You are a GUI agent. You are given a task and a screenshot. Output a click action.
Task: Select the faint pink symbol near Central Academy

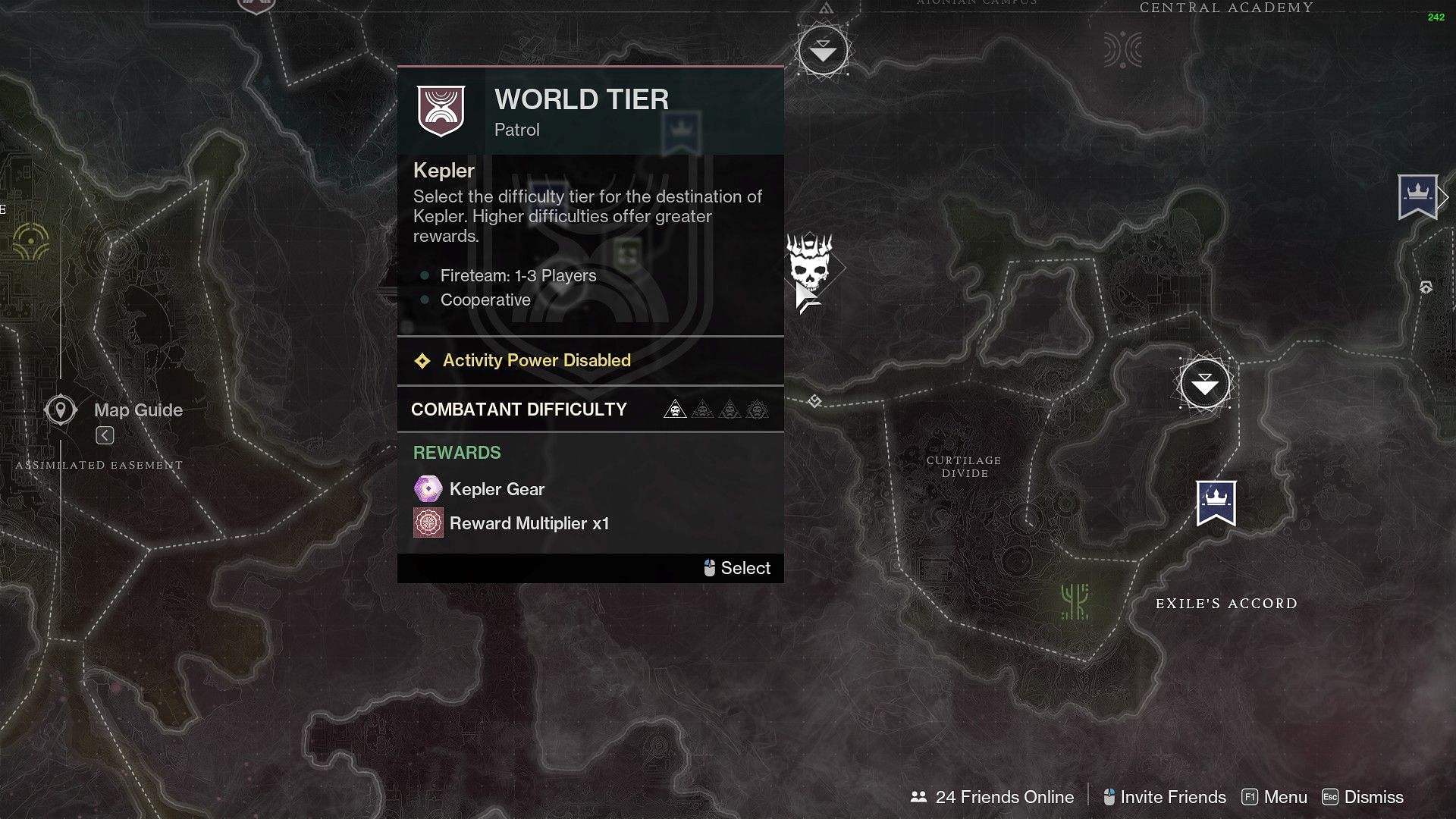[x=1122, y=50]
